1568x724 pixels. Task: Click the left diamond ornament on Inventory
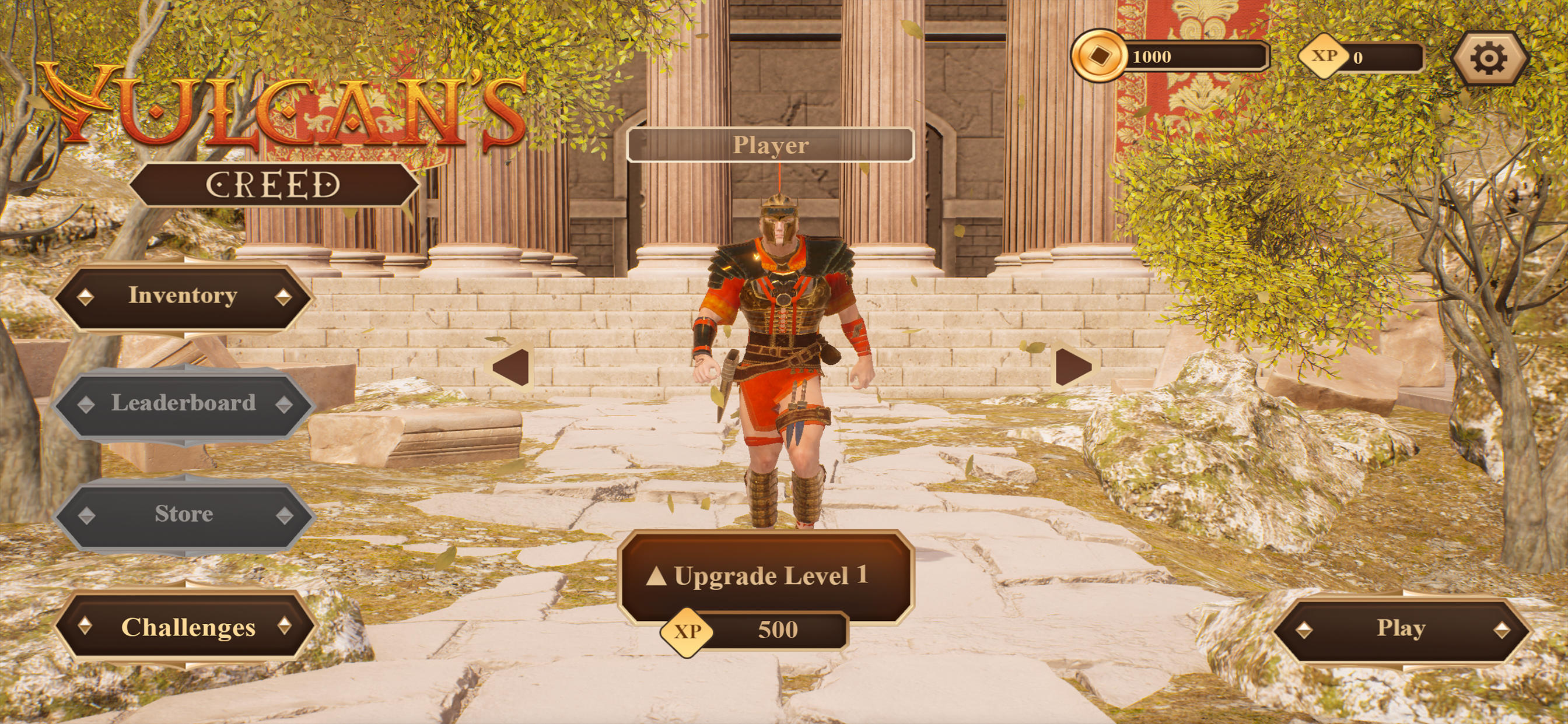click(86, 296)
